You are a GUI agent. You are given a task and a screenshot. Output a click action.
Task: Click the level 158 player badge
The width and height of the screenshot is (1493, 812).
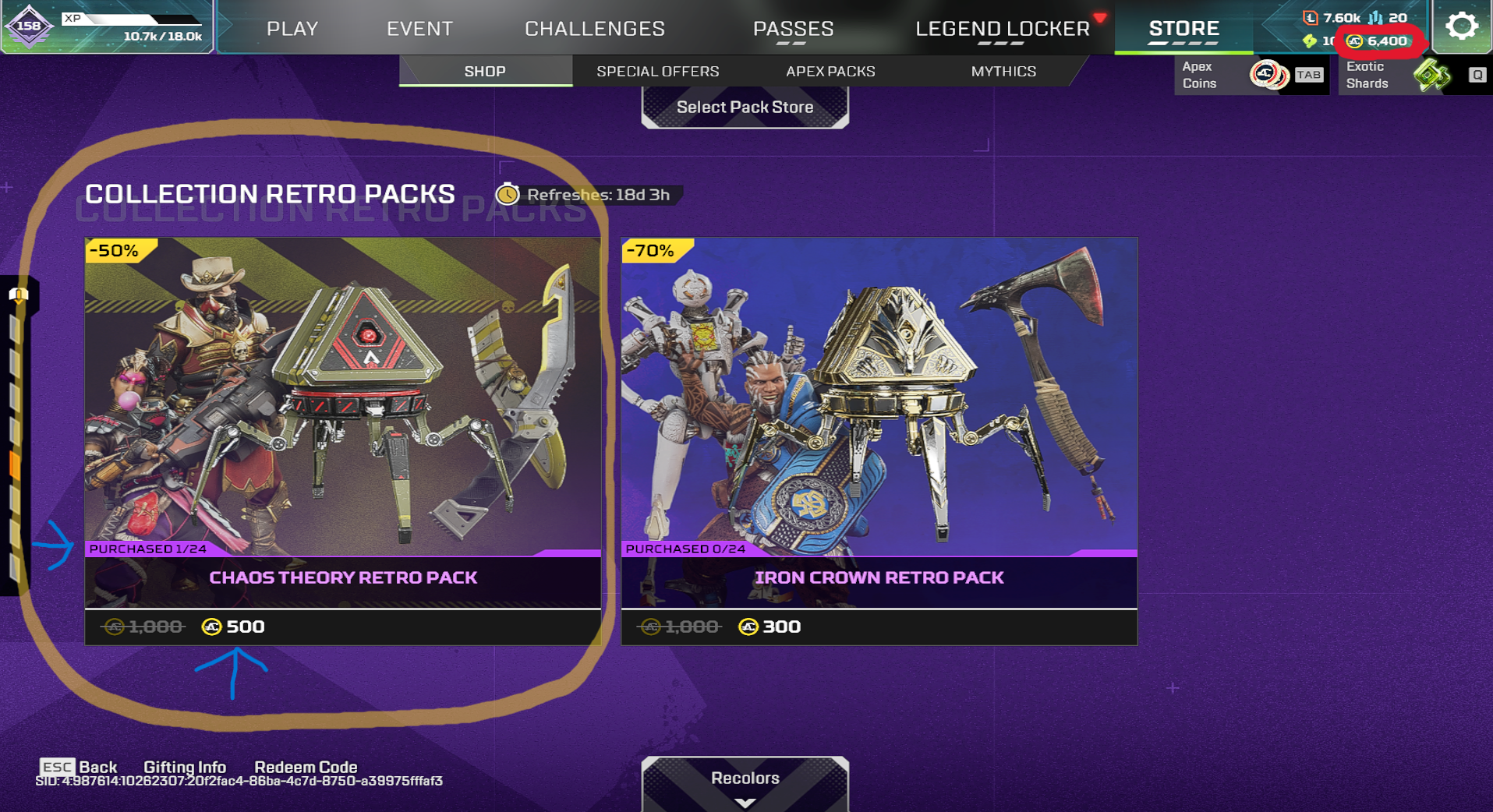(29, 26)
